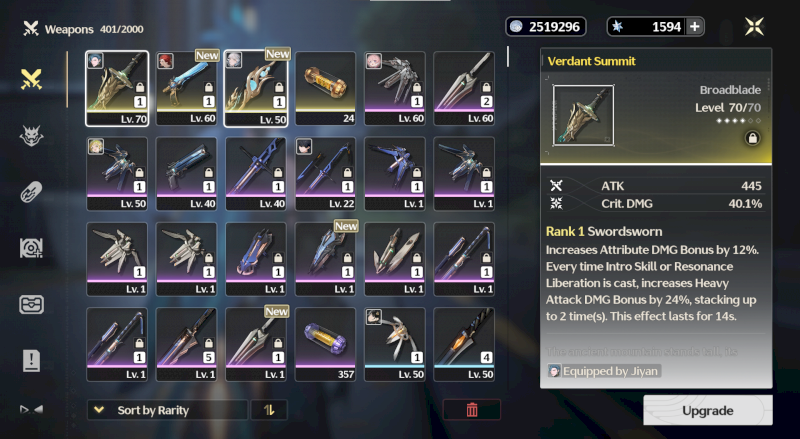
Task: Choose the new gold rectifier at Lv. 50
Action: 256,89
